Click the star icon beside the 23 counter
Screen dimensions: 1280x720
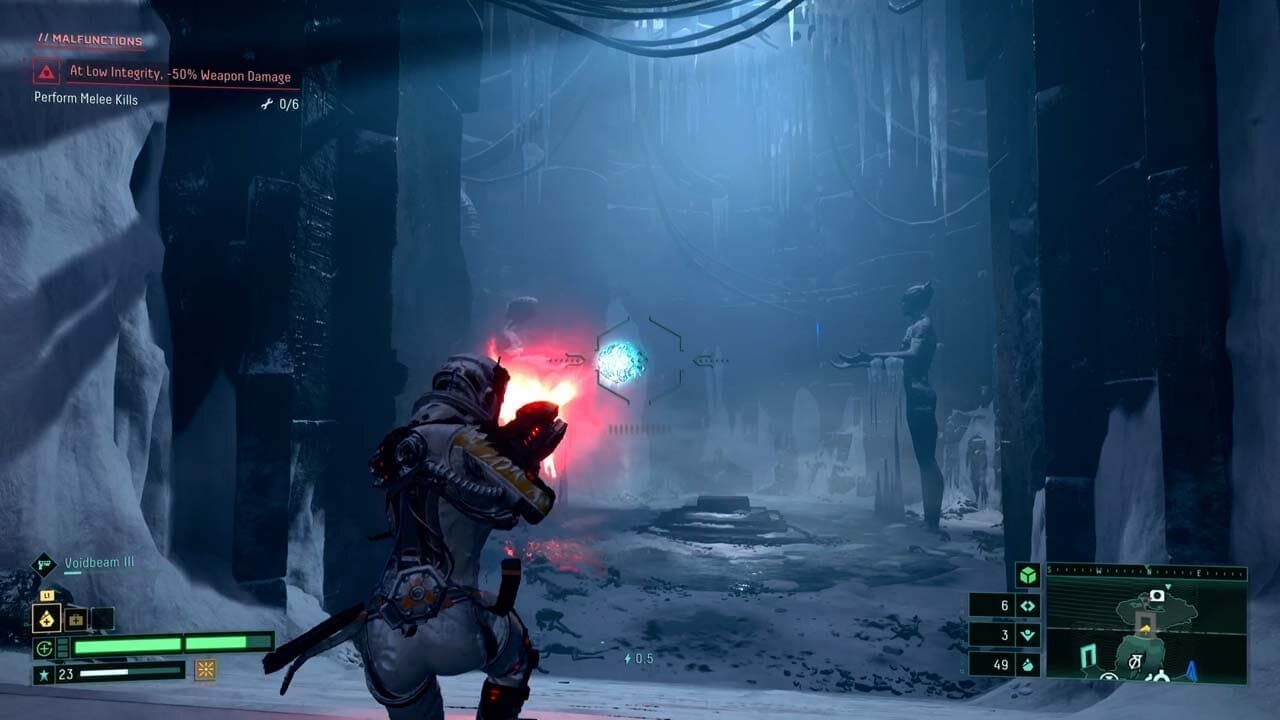coord(44,672)
